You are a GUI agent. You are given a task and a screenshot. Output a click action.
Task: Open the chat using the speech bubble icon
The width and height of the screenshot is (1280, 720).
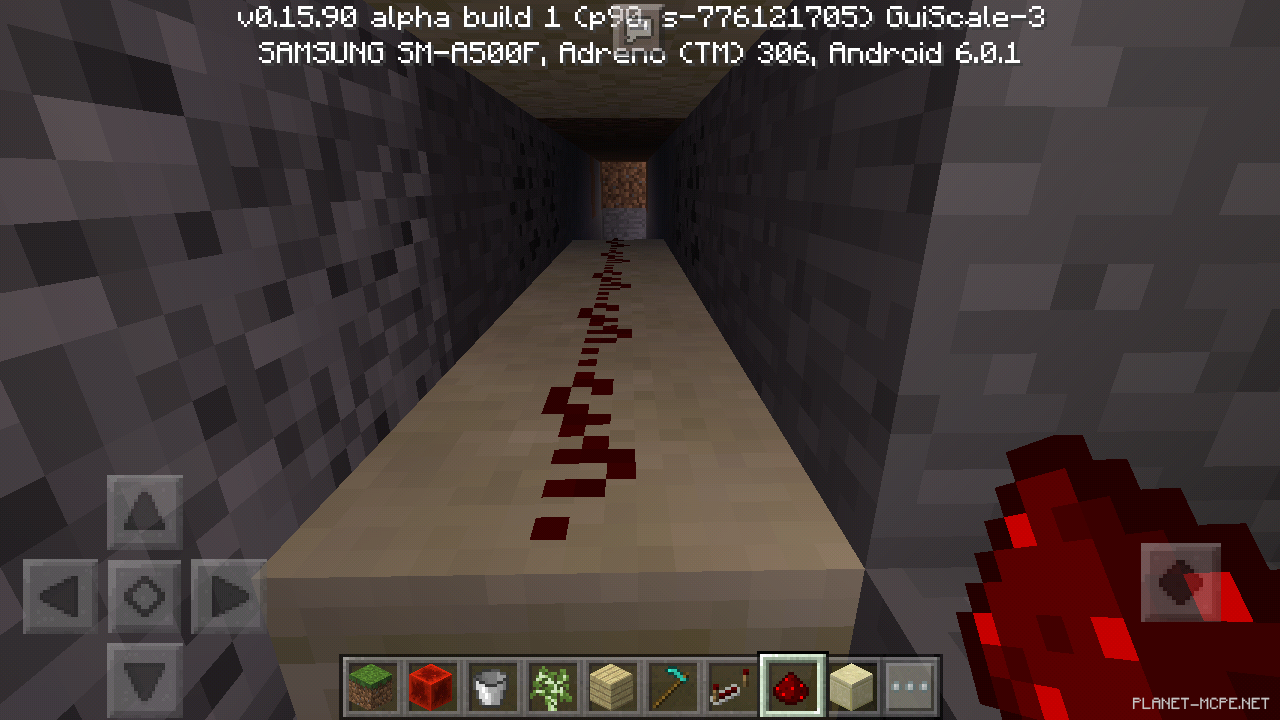pos(637,25)
